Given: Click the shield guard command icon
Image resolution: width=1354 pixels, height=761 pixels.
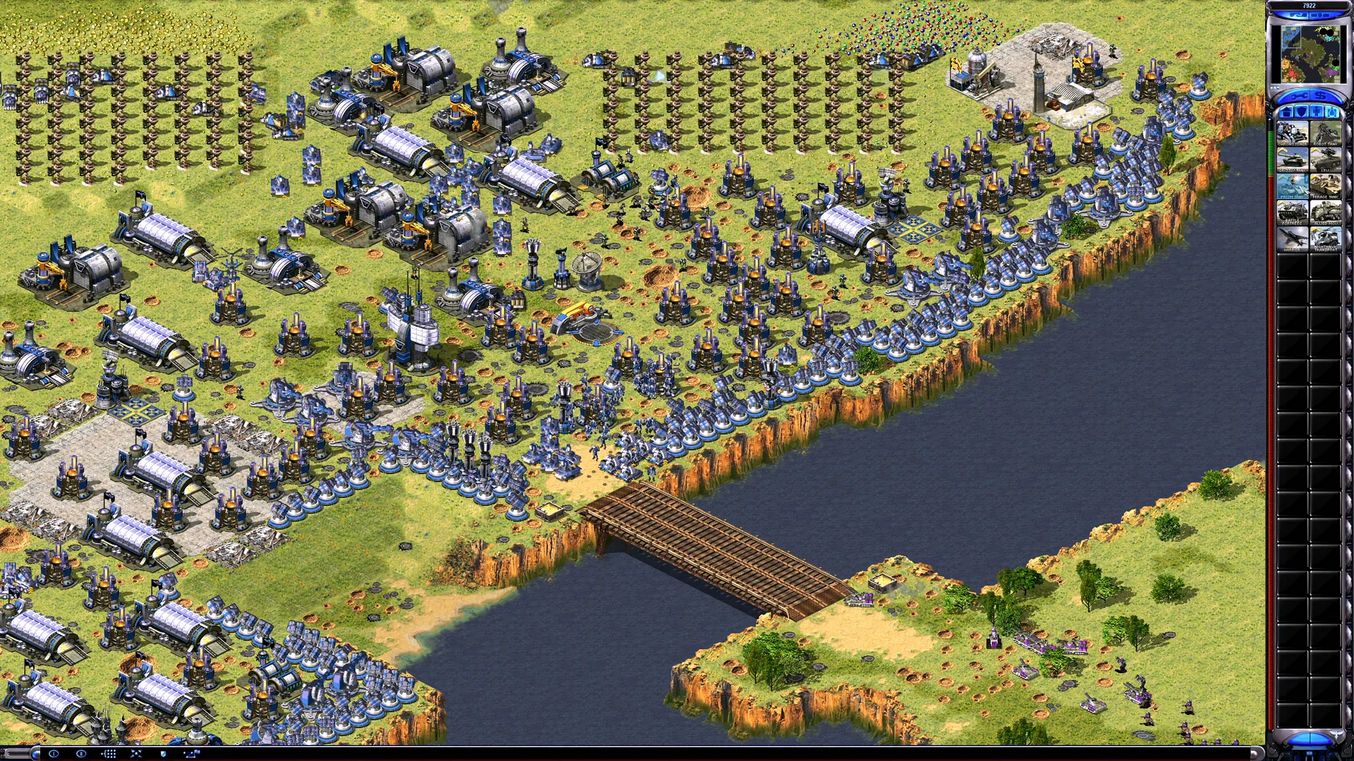Looking at the screenshot, I should point(162,753).
